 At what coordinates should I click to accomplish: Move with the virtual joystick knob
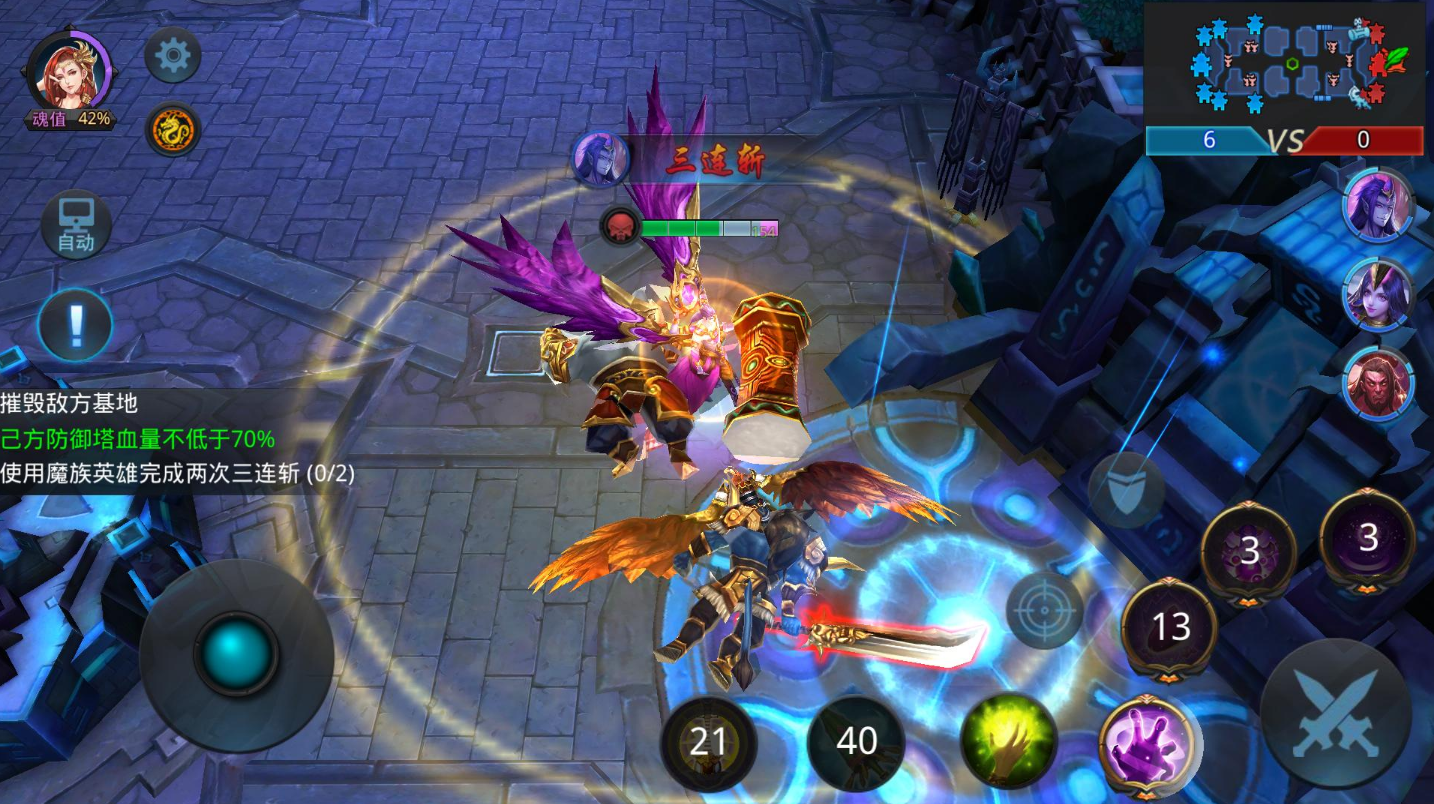coord(236,655)
